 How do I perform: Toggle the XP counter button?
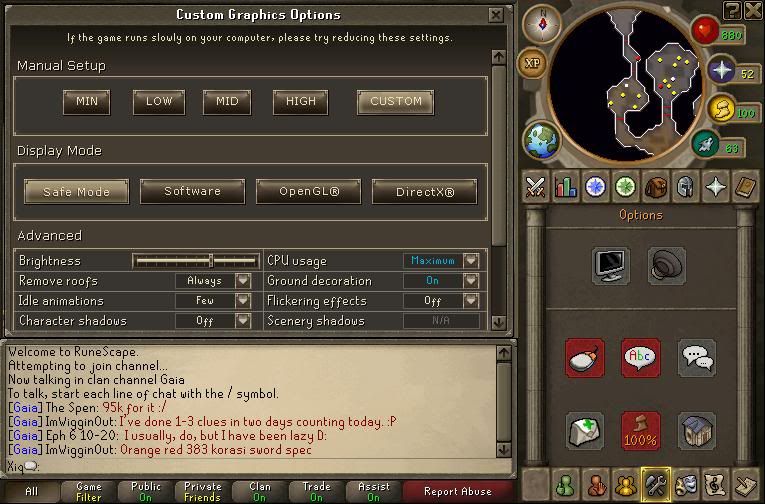tap(532, 63)
